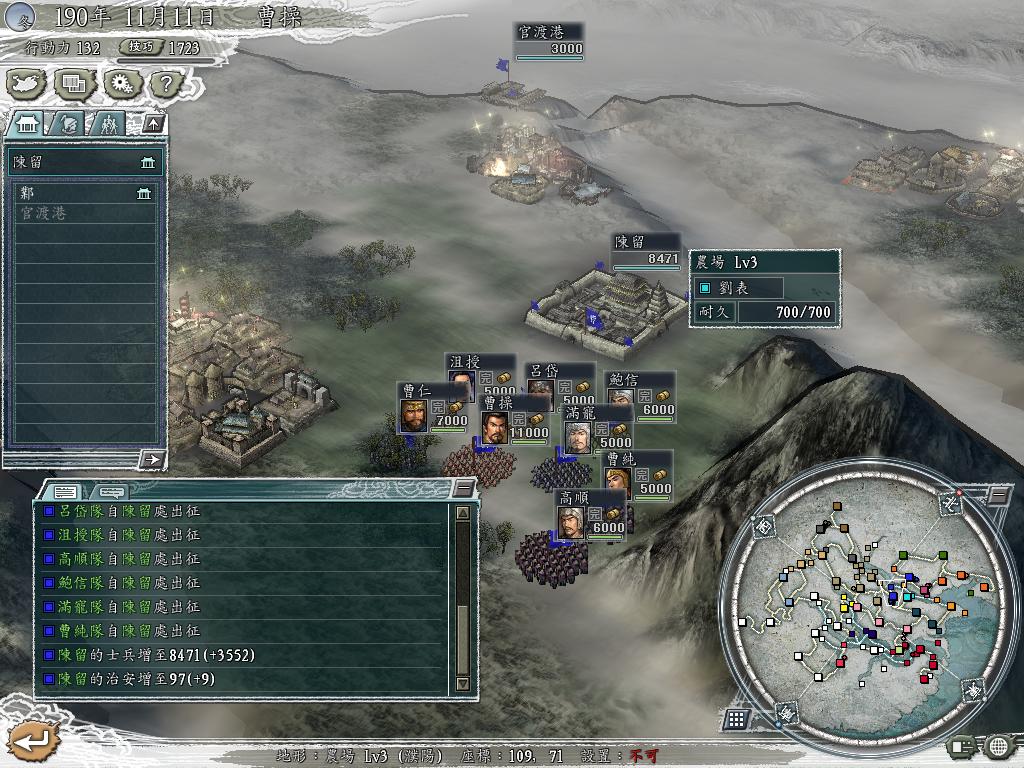The image size is (1024, 768).
Task: Minimize the message log panel
Action: coord(463,488)
